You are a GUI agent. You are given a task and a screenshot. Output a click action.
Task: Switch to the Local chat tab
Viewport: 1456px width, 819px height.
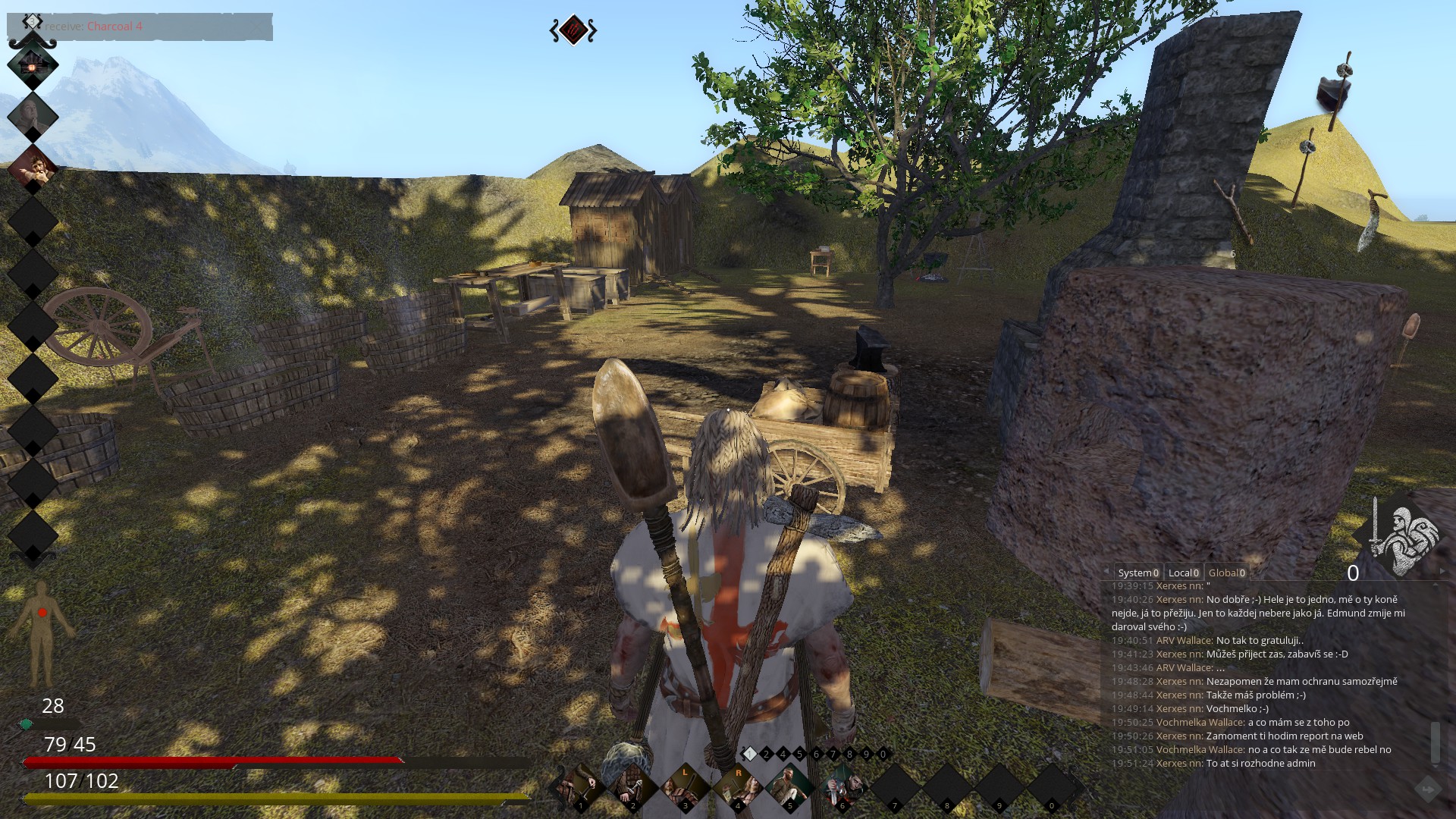tap(1183, 573)
